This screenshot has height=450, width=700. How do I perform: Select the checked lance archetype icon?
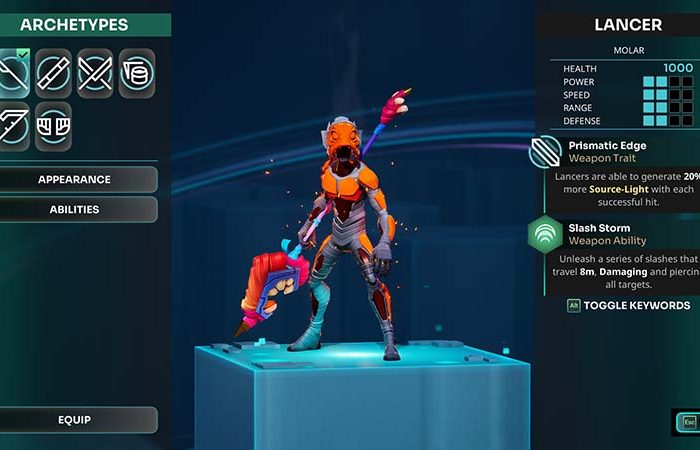click(12, 73)
